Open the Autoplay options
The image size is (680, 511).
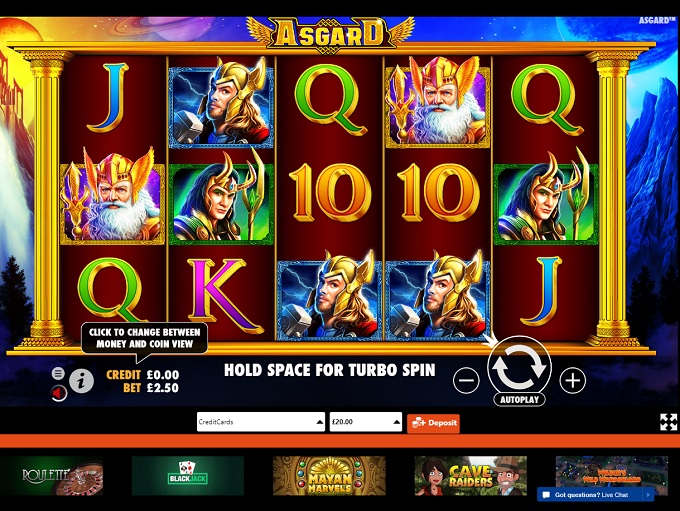point(519,399)
